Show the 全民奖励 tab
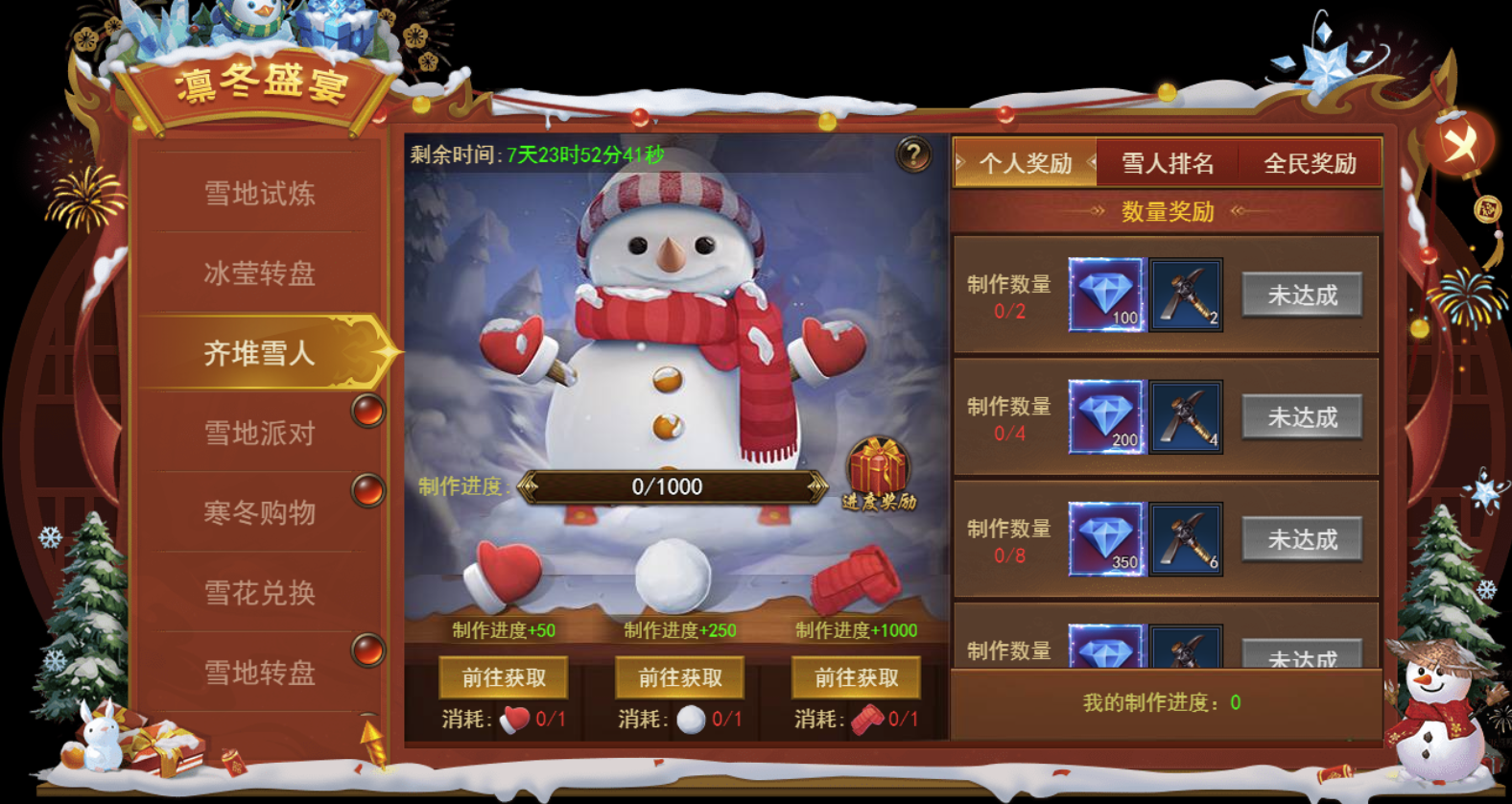Viewport: 1512px width, 804px height. click(x=1310, y=163)
